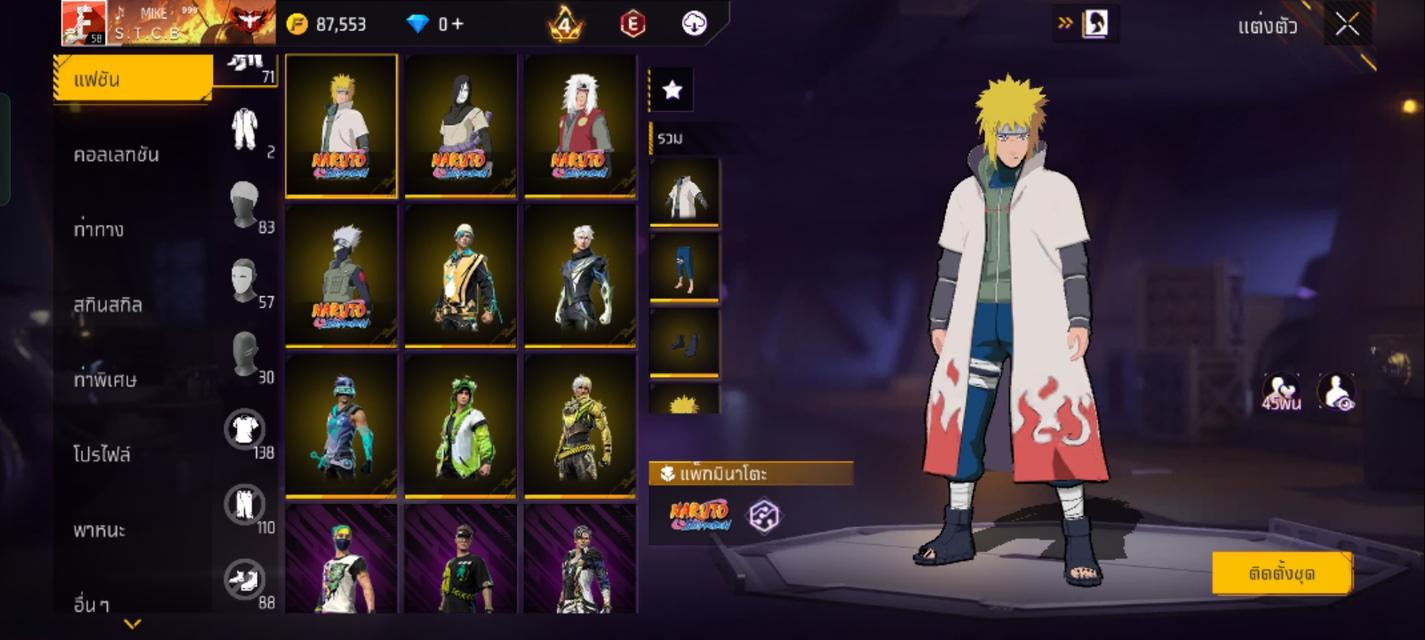Pick the Jiraiya outfit bundle
Image resolution: width=1425 pixels, height=640 pixels.
pyautogui.click(x=580, y=126)
